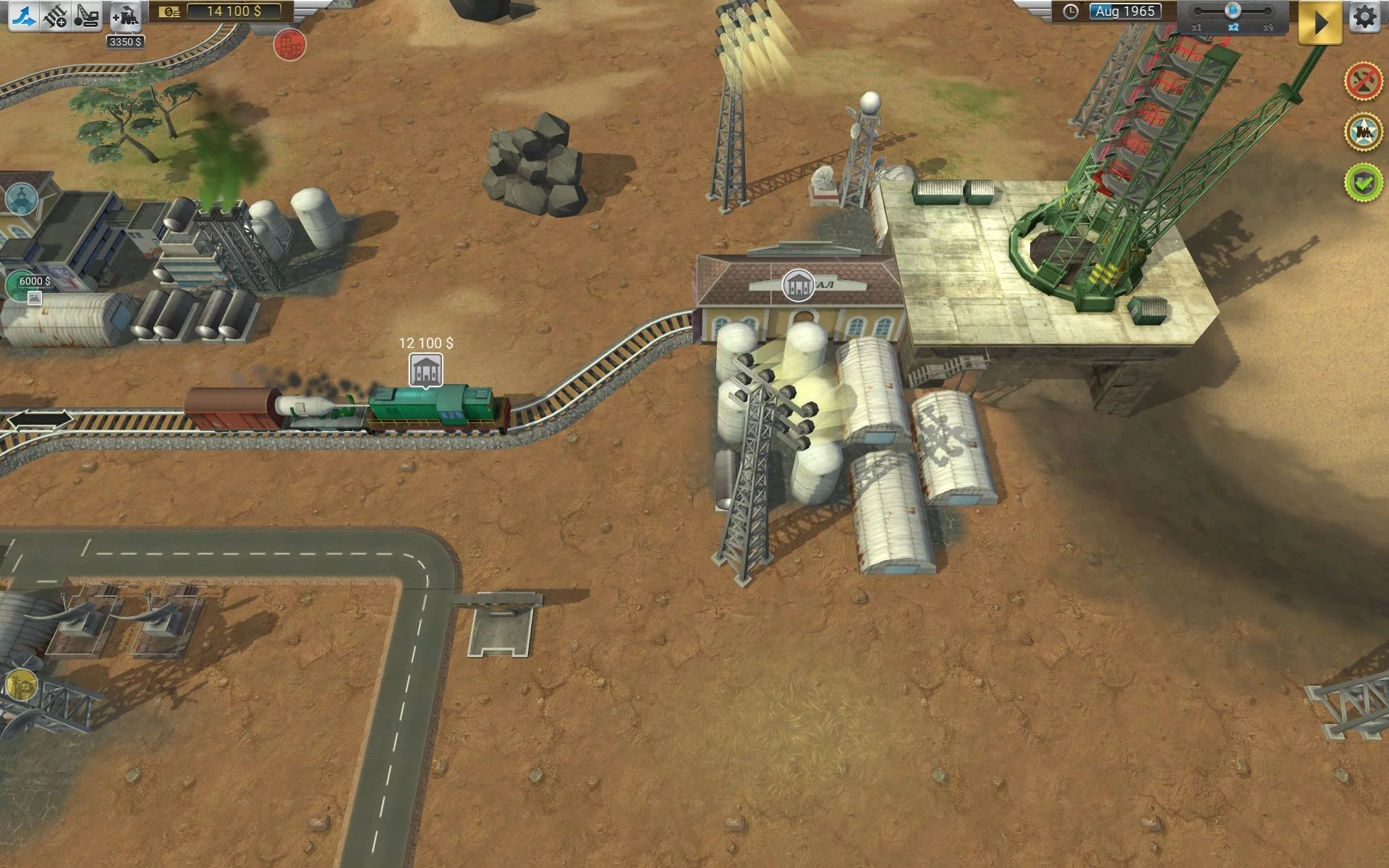Image resolution: width=1389 pixels, height=868 pixels.
Task: Open the green checkmark objective badge
Action: pyautogui.click(x=1363, y=182)
